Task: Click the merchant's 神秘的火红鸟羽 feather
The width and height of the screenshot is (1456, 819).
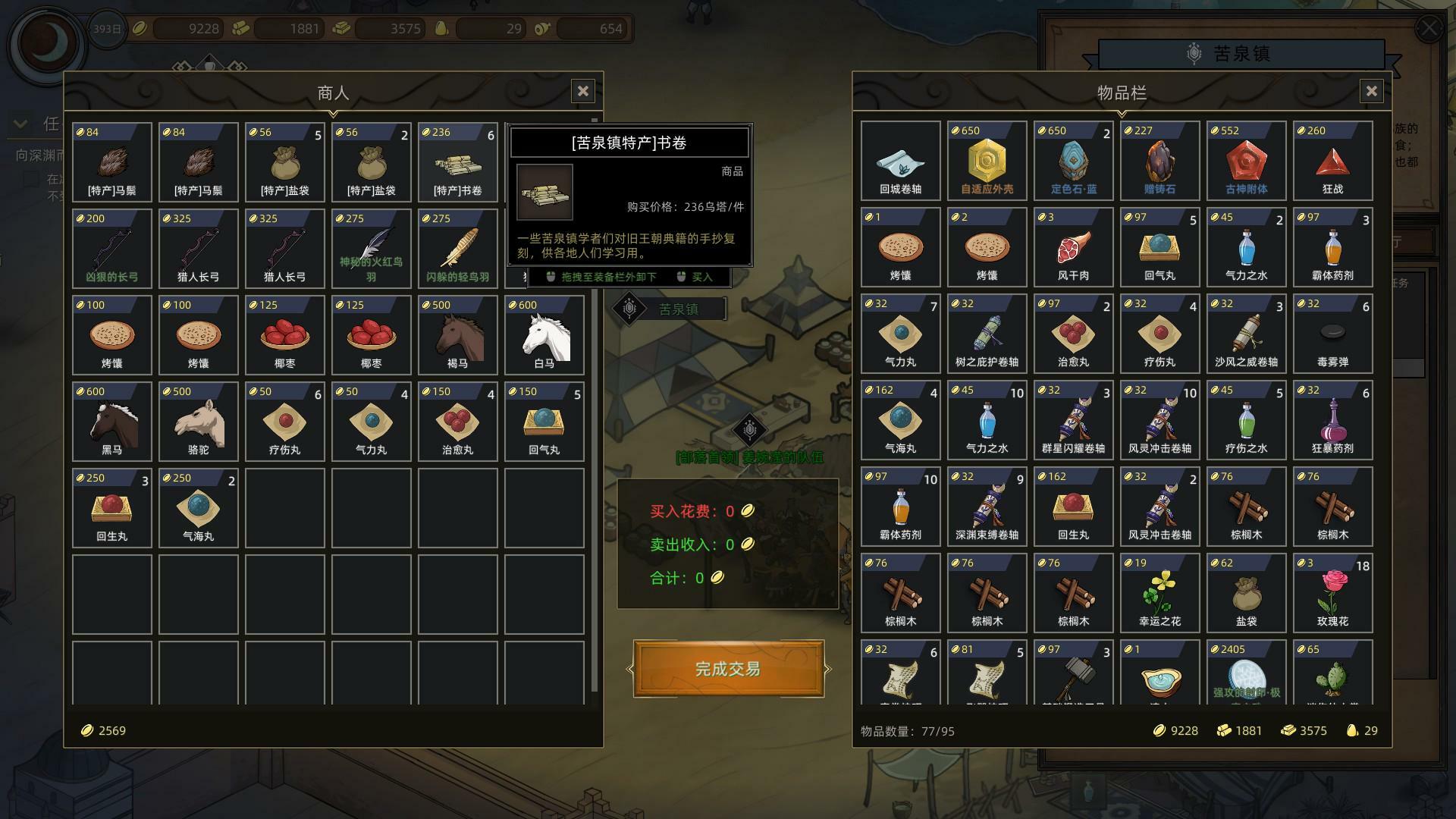Action: [371, 248]
